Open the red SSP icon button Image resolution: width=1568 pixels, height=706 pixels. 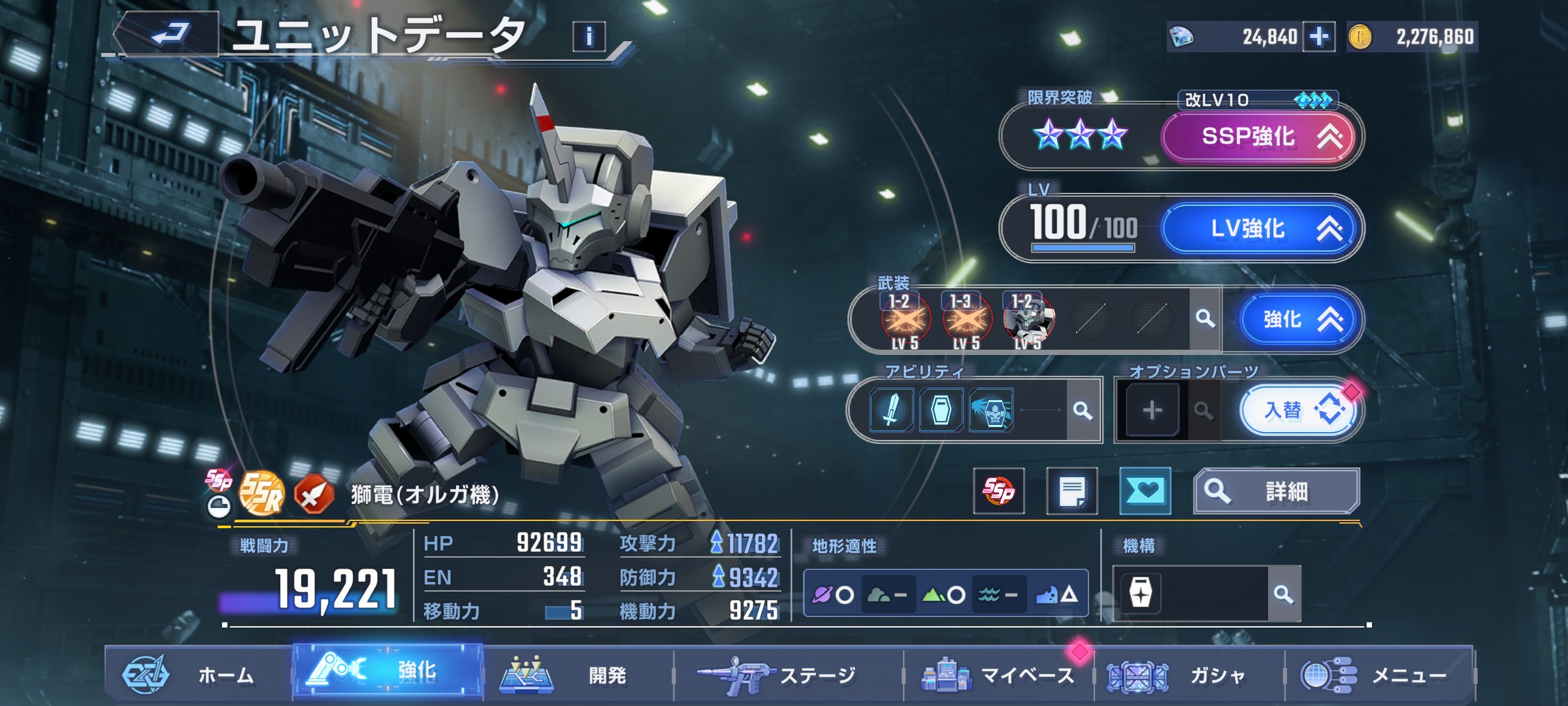(998, 490)
